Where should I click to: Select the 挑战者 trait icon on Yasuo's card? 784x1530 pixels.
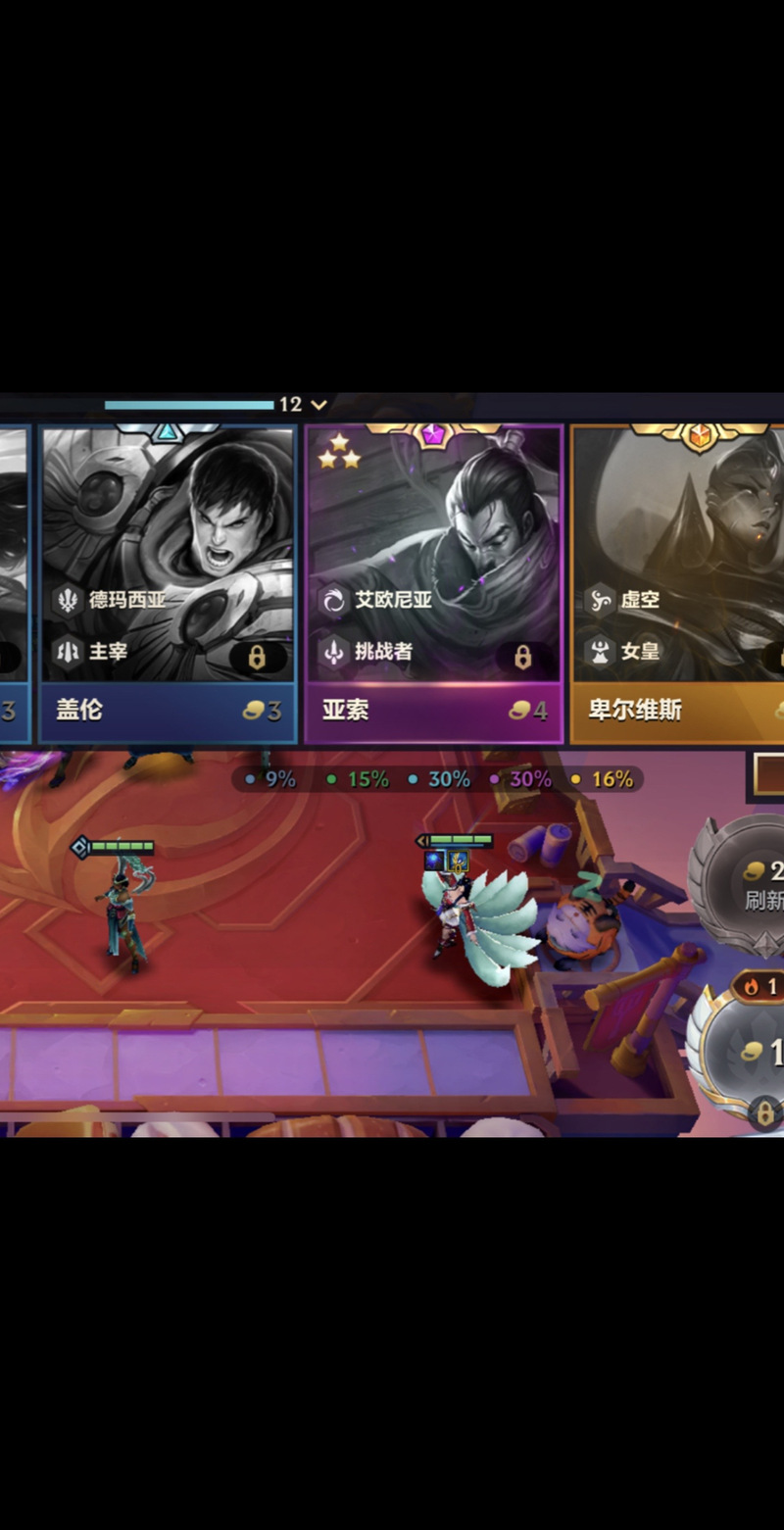point(334,651)
